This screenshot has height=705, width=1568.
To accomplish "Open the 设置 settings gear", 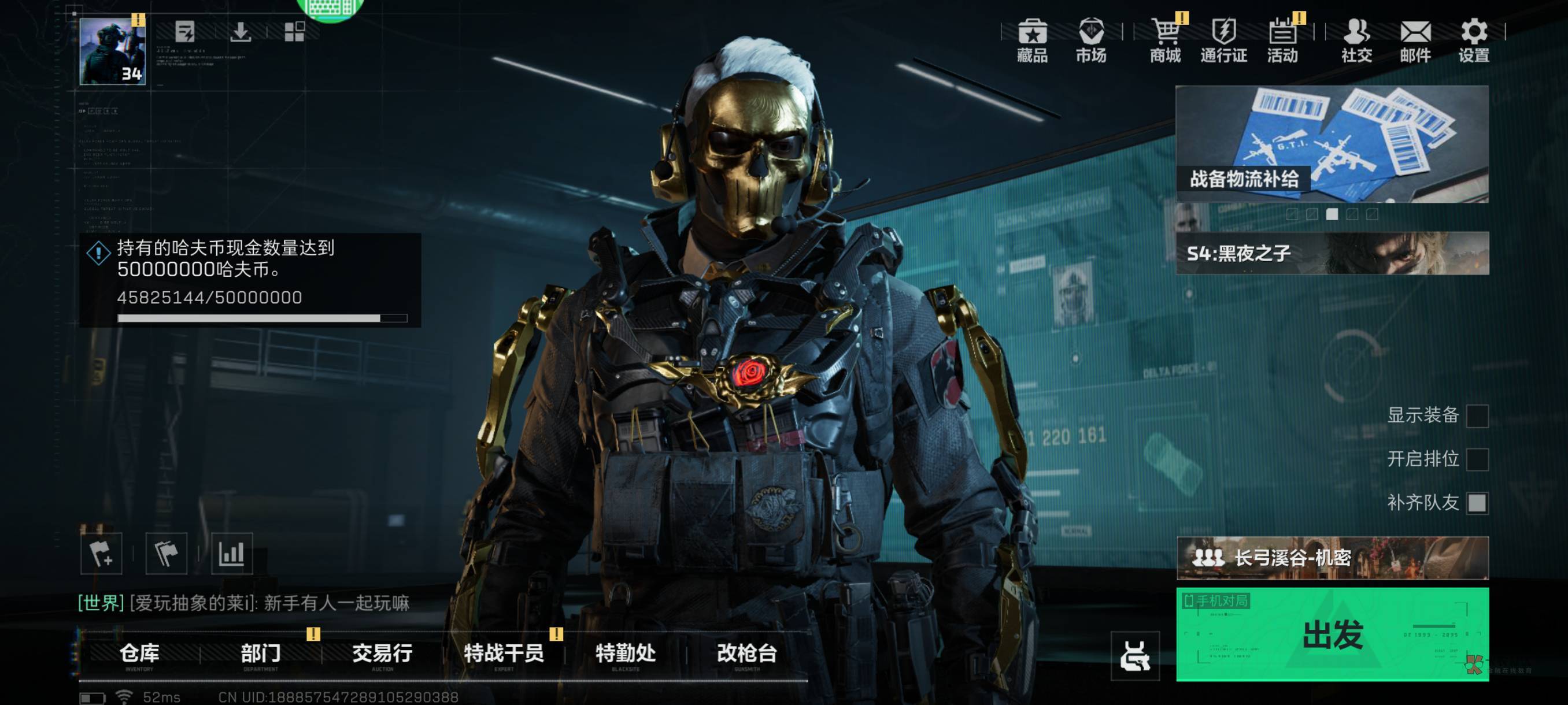I will click(x=1473, y=40).
